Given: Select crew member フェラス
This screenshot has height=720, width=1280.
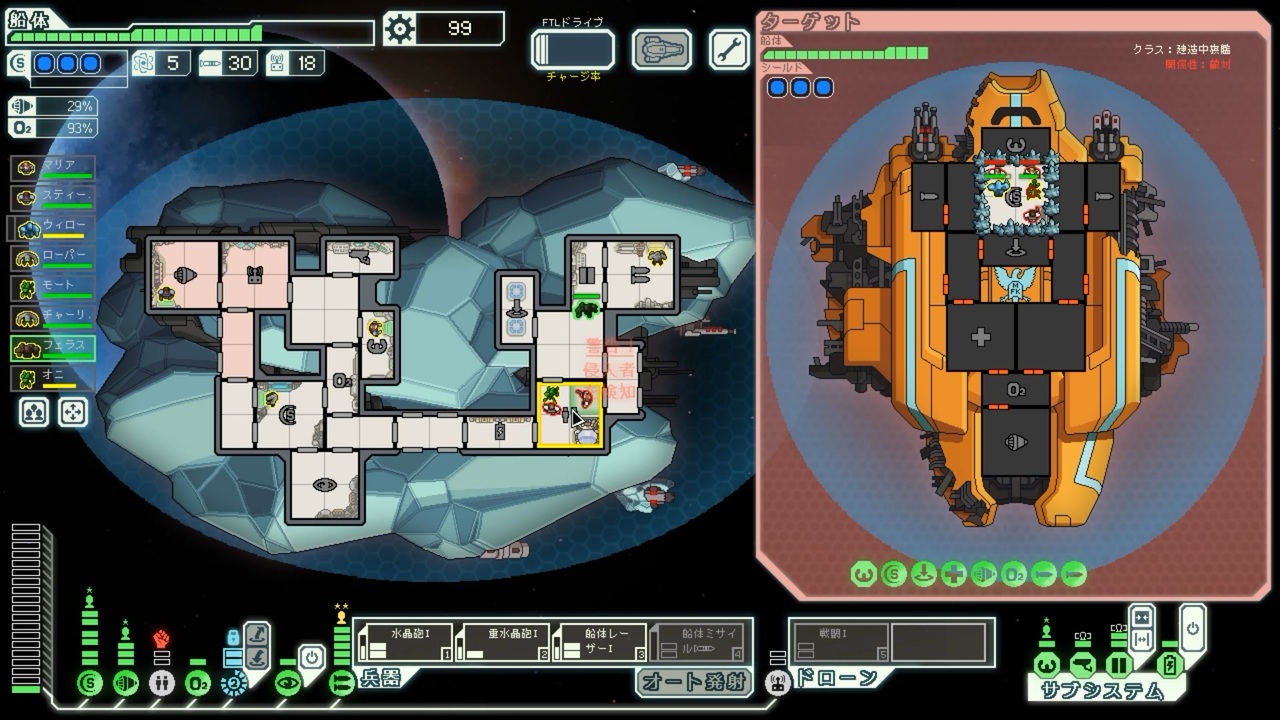Looking at the screenshot, I should coord(54,348).
